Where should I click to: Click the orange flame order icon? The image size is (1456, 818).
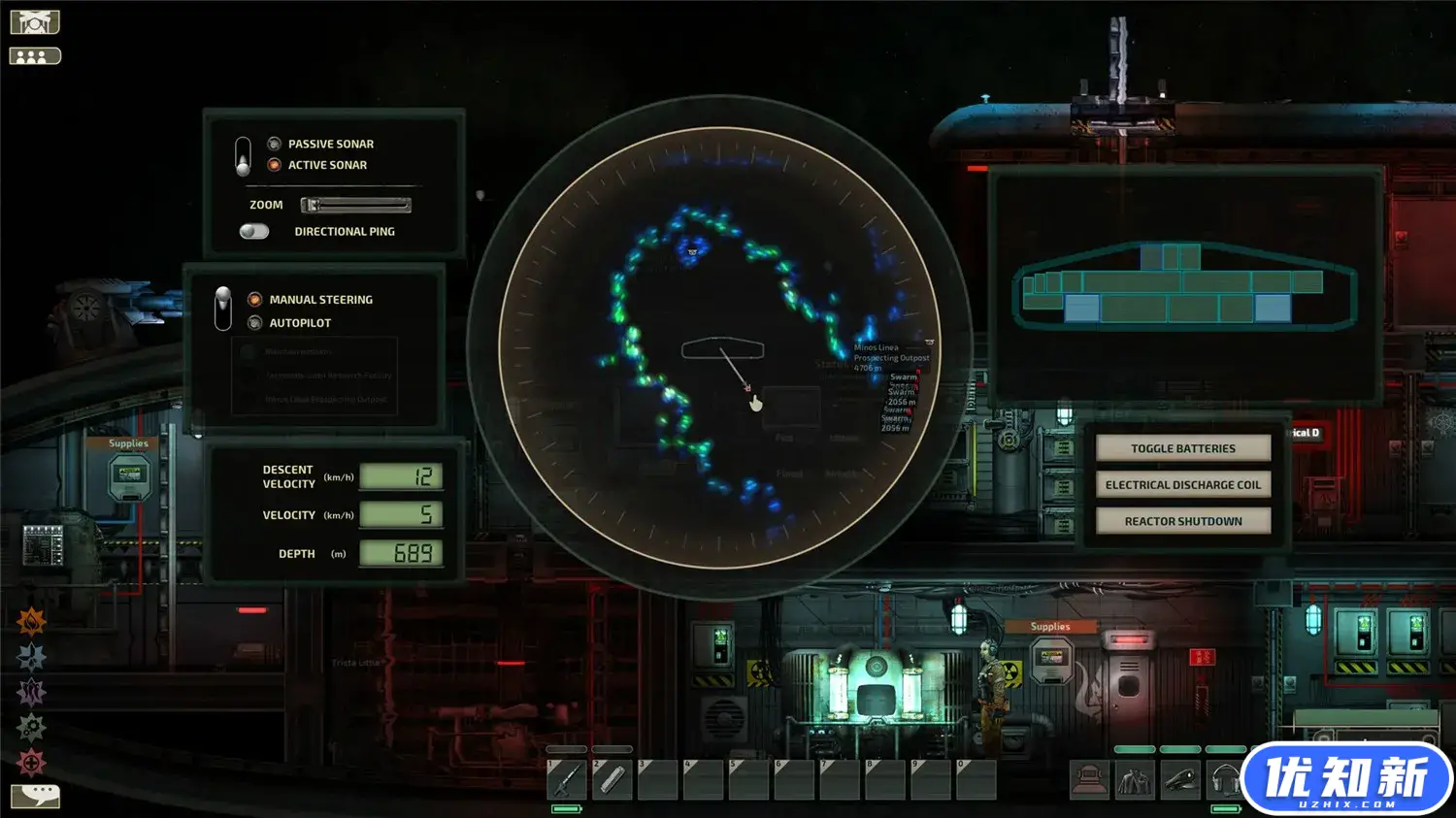31,621
